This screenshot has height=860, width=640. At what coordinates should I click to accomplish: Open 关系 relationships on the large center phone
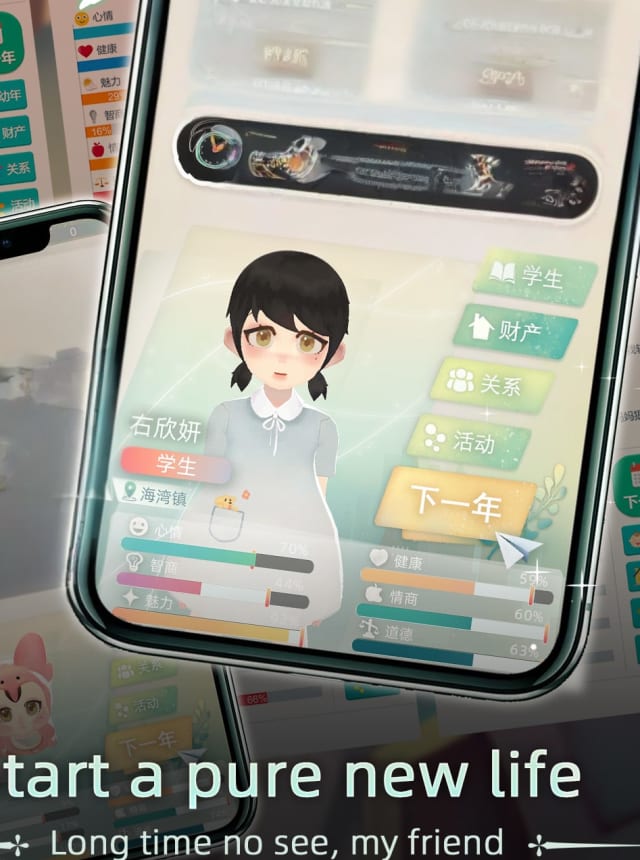(x=491, y=384)
